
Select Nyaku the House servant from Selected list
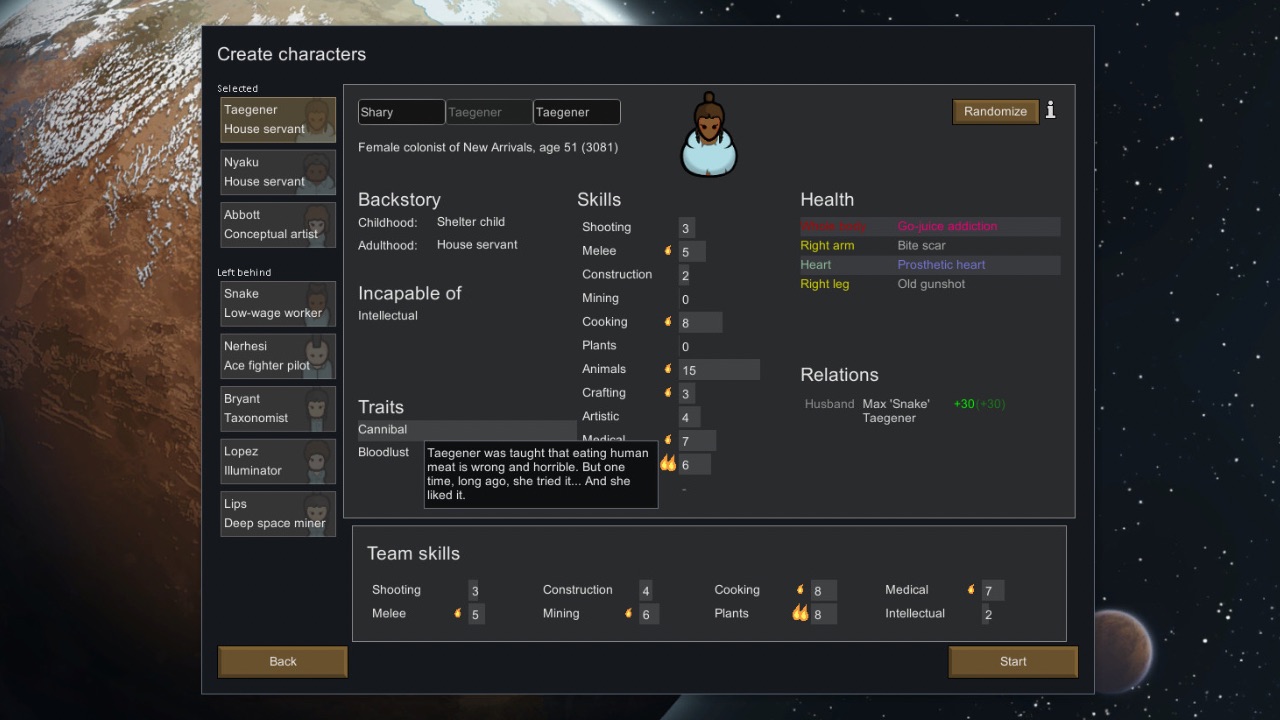click(x=277, y=171)
